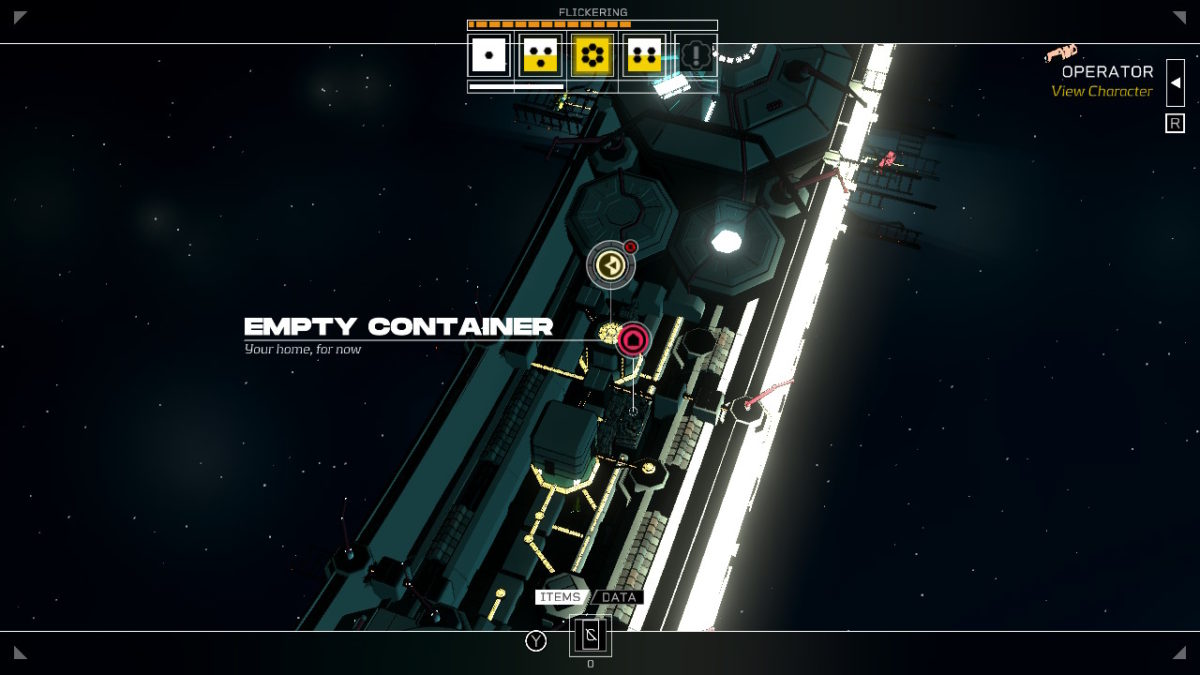Switch to the Items tab
The width and height of the screenshot is (1200, 675).
point(560,597)
